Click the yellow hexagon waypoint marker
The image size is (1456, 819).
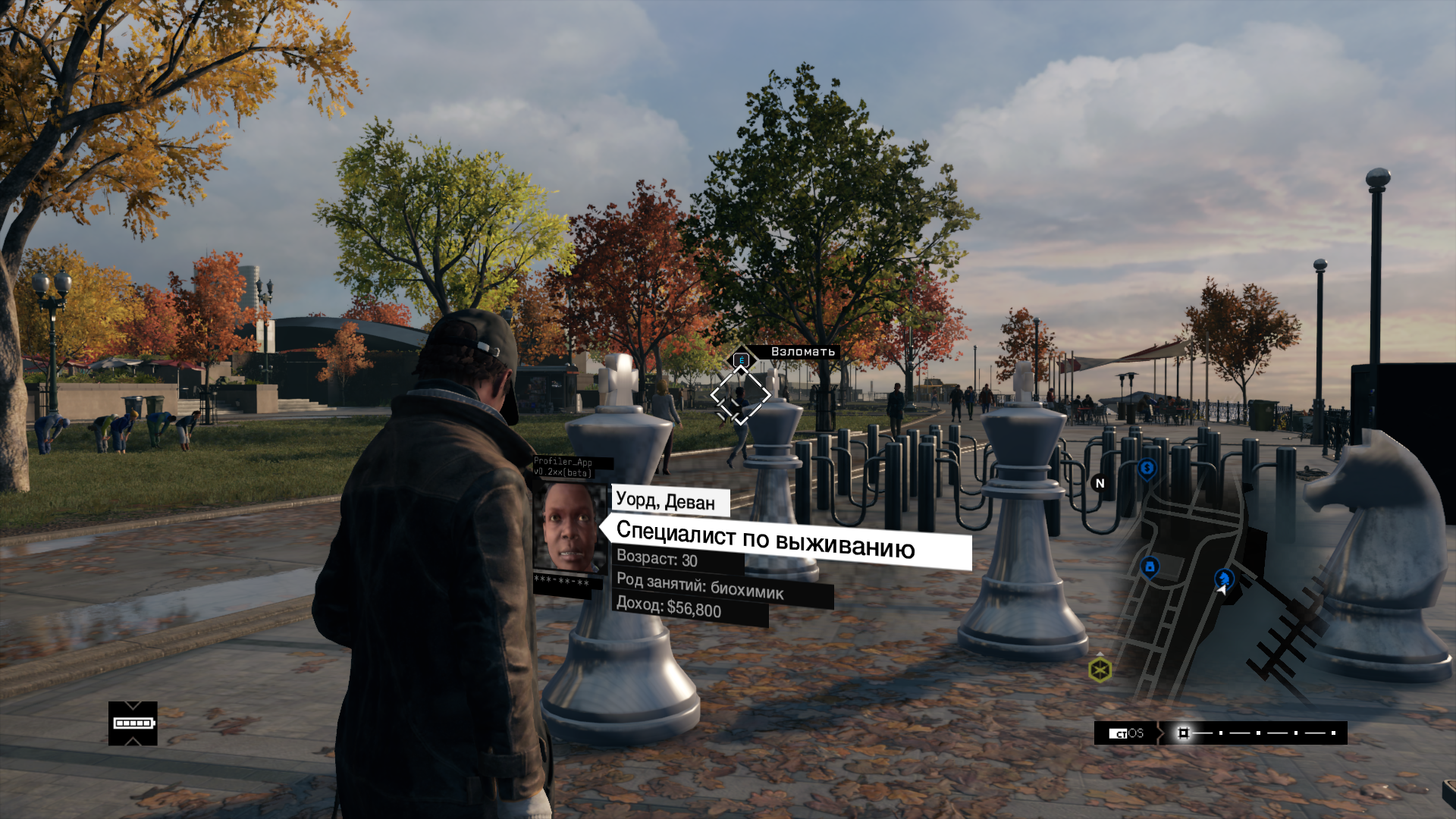pyautogui.click(x=1100, y=670)
